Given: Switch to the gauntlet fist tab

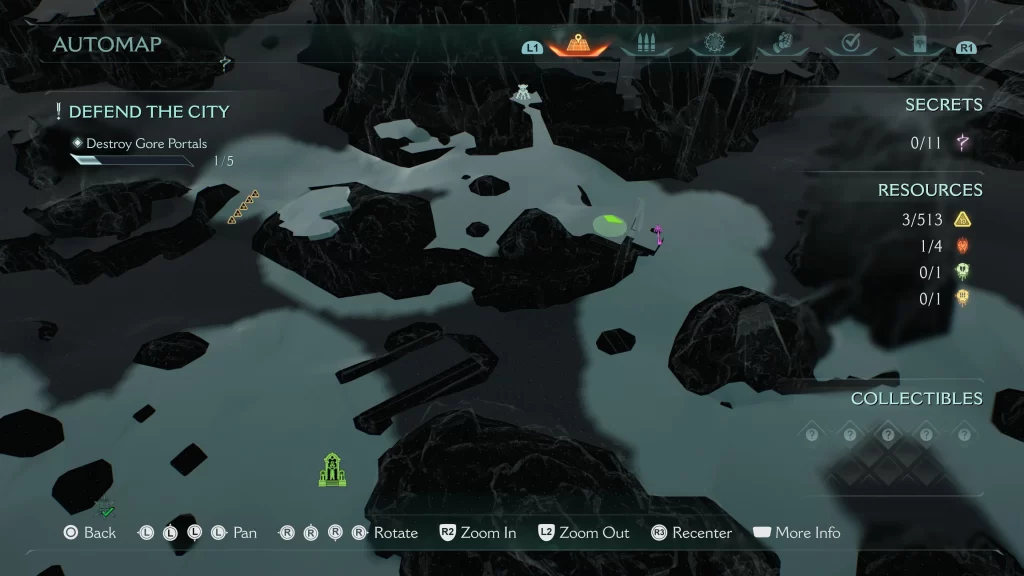Looking at the screenshot, I should pos(780,44).
